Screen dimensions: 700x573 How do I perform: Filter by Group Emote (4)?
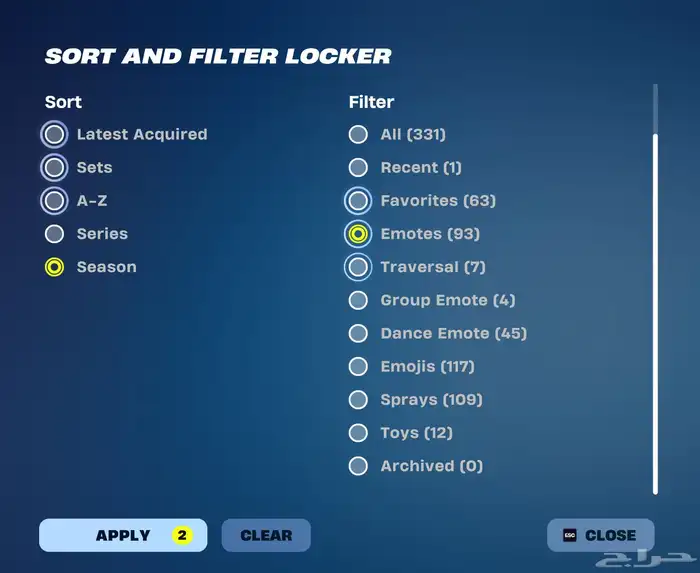[x=357, y=300]
